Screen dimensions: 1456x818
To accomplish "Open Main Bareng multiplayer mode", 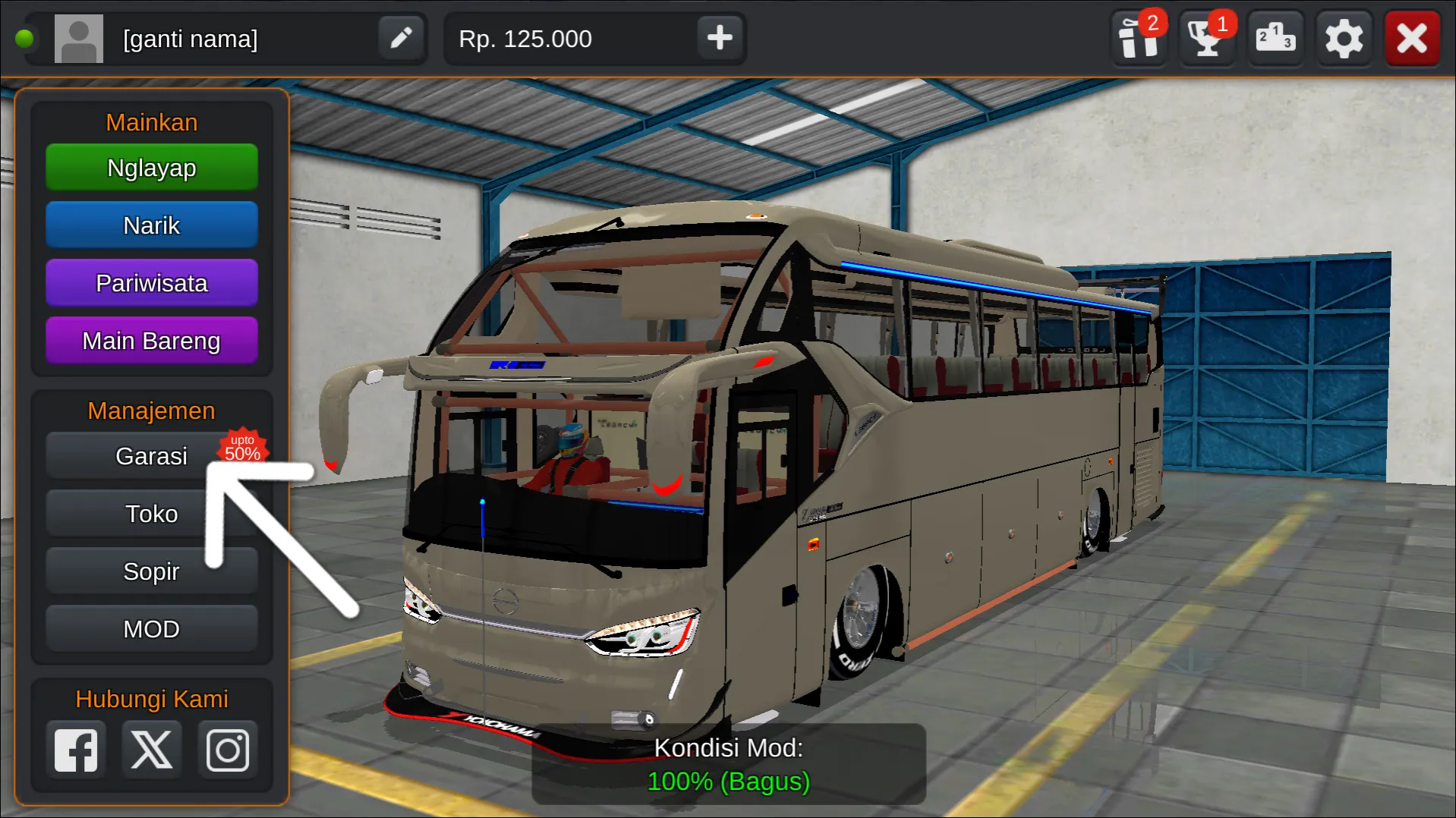I will (151, 340).
